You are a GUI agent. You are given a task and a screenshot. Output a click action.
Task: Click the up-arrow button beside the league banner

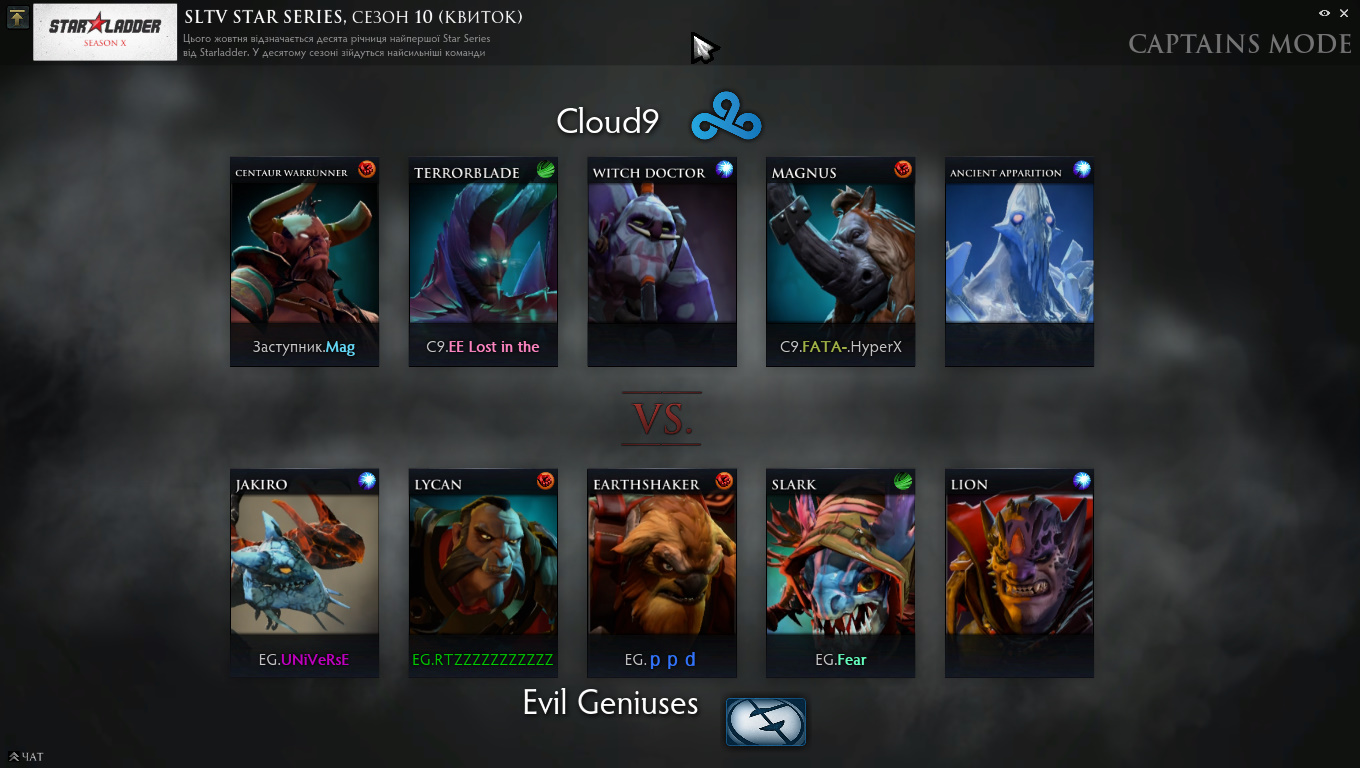click(17, 17)
